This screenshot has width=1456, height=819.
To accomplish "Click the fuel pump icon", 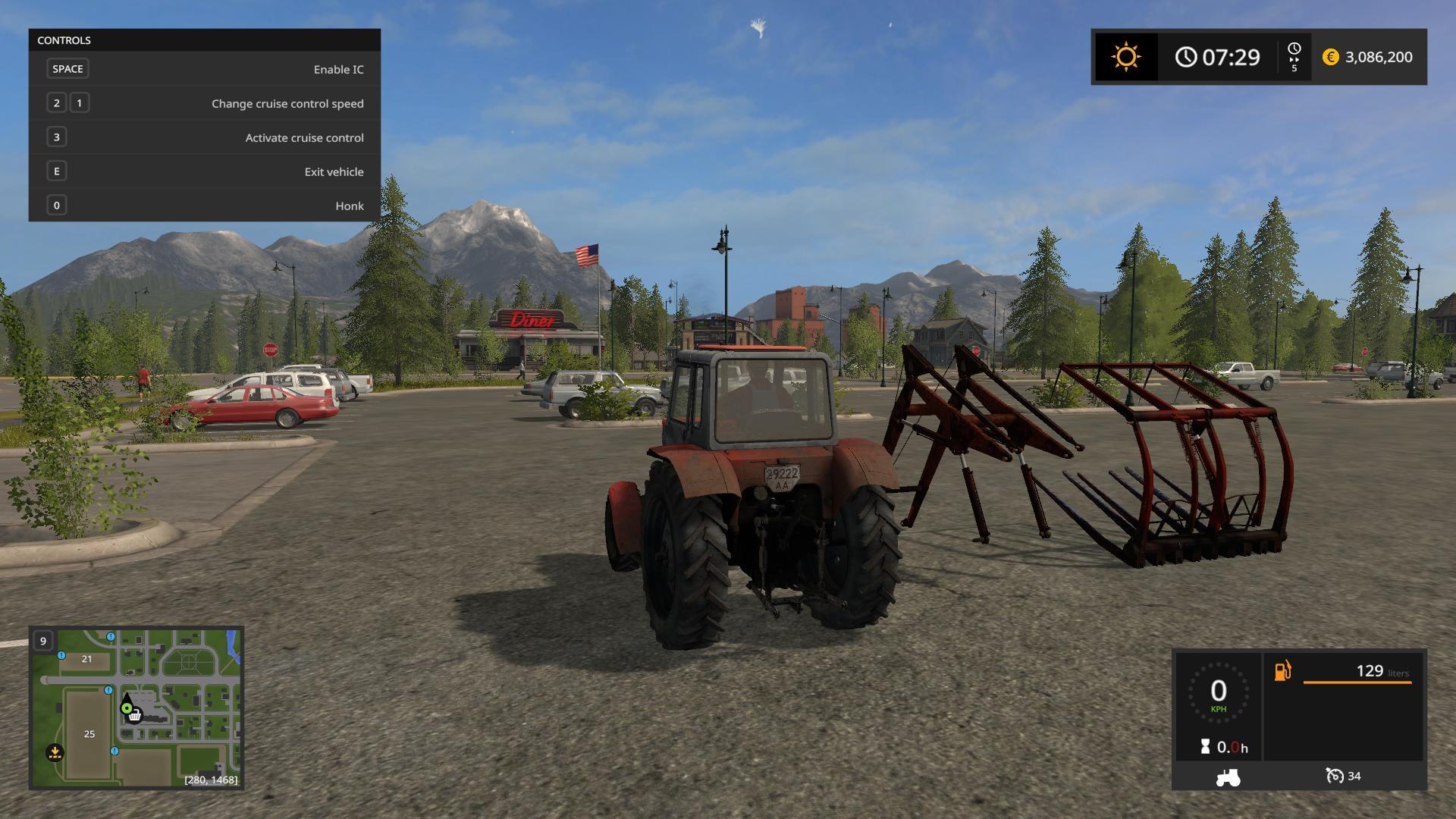I will [1282, 671].
